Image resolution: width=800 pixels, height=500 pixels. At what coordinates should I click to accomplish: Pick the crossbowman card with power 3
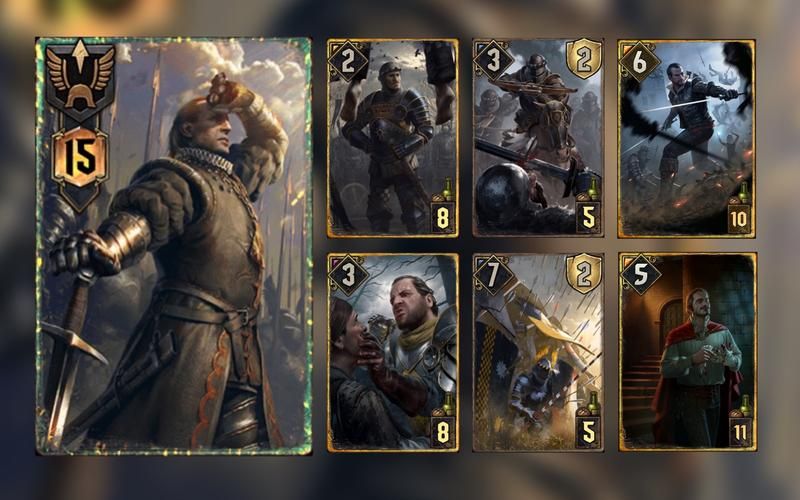(538, 138)
